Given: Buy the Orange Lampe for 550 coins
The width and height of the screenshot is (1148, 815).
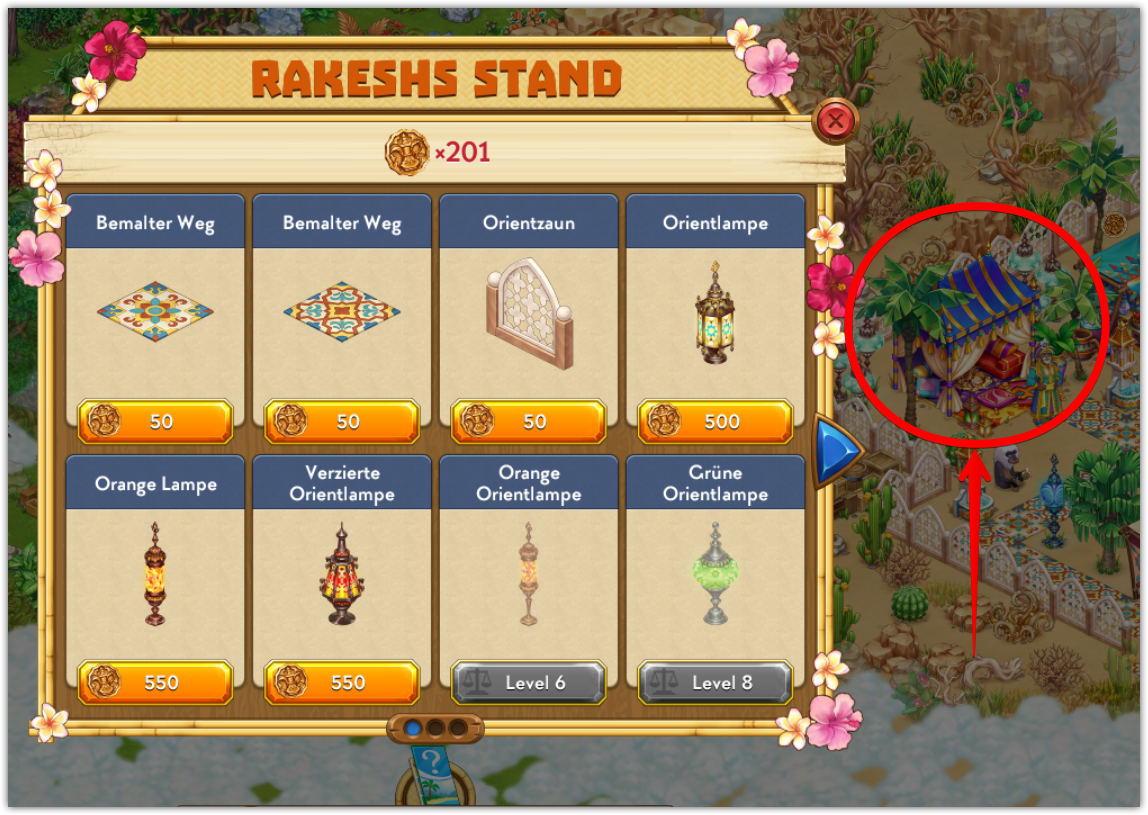Looking at the screenshot, I should [155, 683].
